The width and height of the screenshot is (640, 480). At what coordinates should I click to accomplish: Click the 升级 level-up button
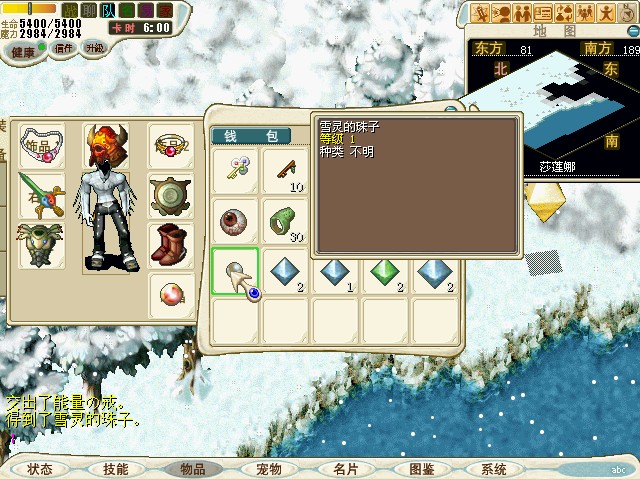pyautogui.click(x=95, y=47)
